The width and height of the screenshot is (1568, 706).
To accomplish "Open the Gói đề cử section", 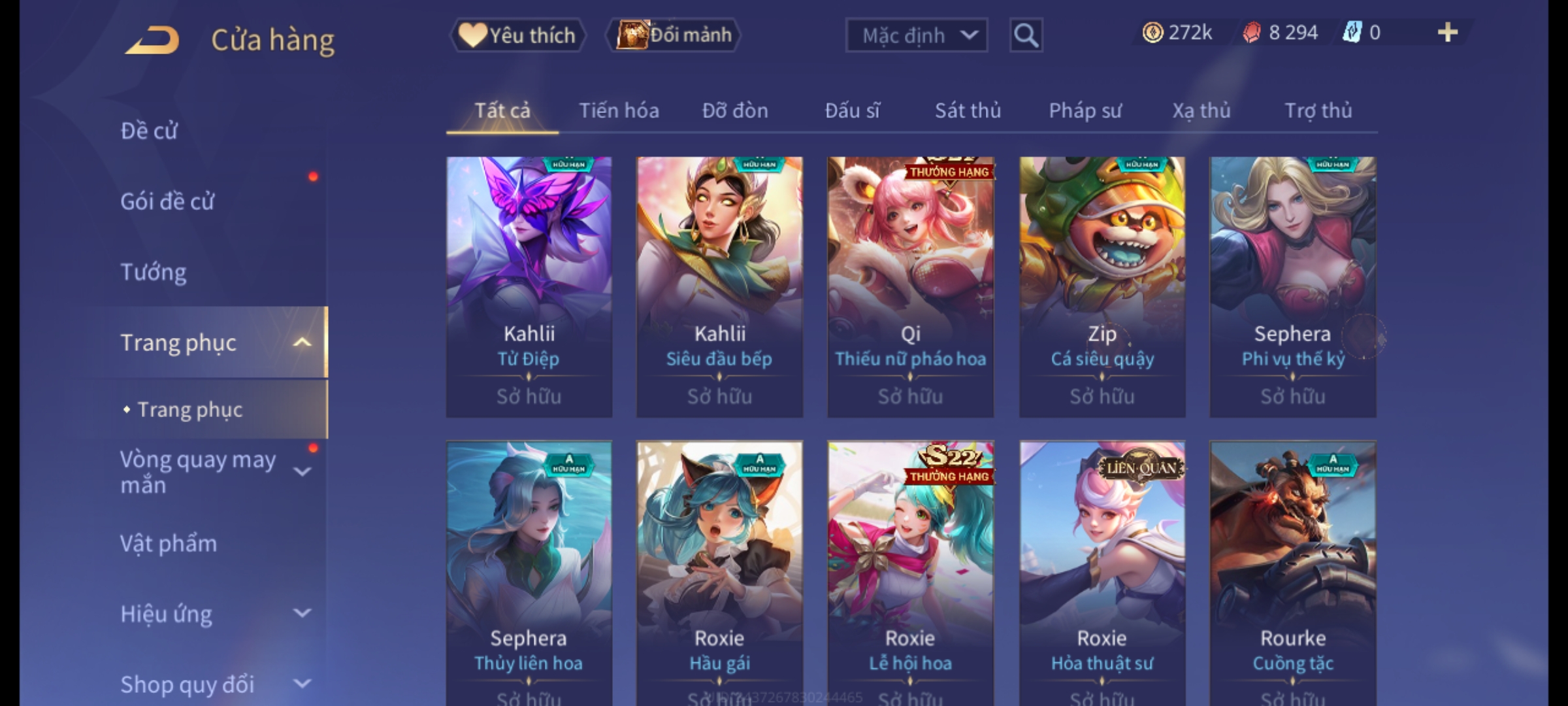I will (x=167, y=201).
